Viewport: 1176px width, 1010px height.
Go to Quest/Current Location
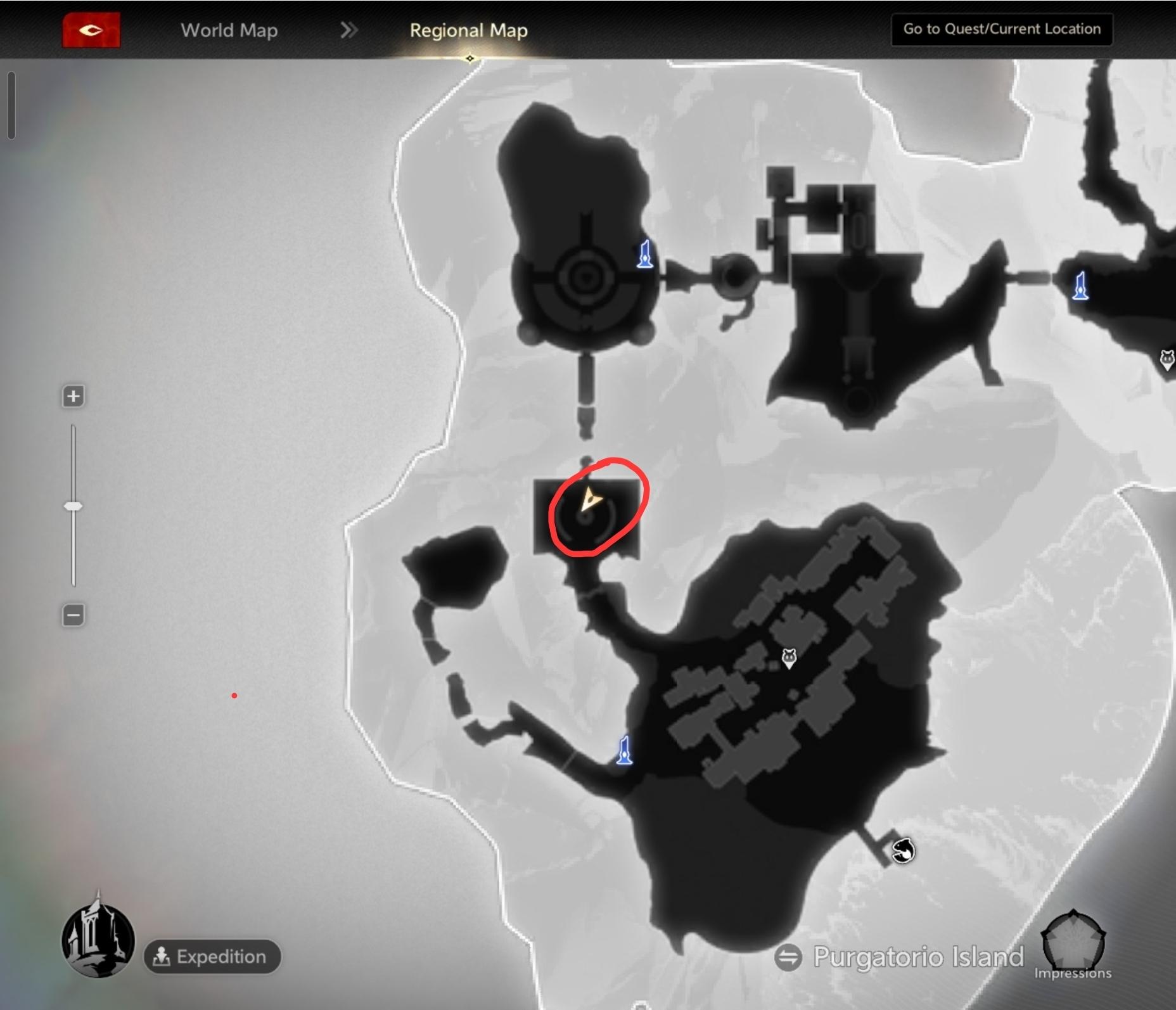(x=1001, y=29)
